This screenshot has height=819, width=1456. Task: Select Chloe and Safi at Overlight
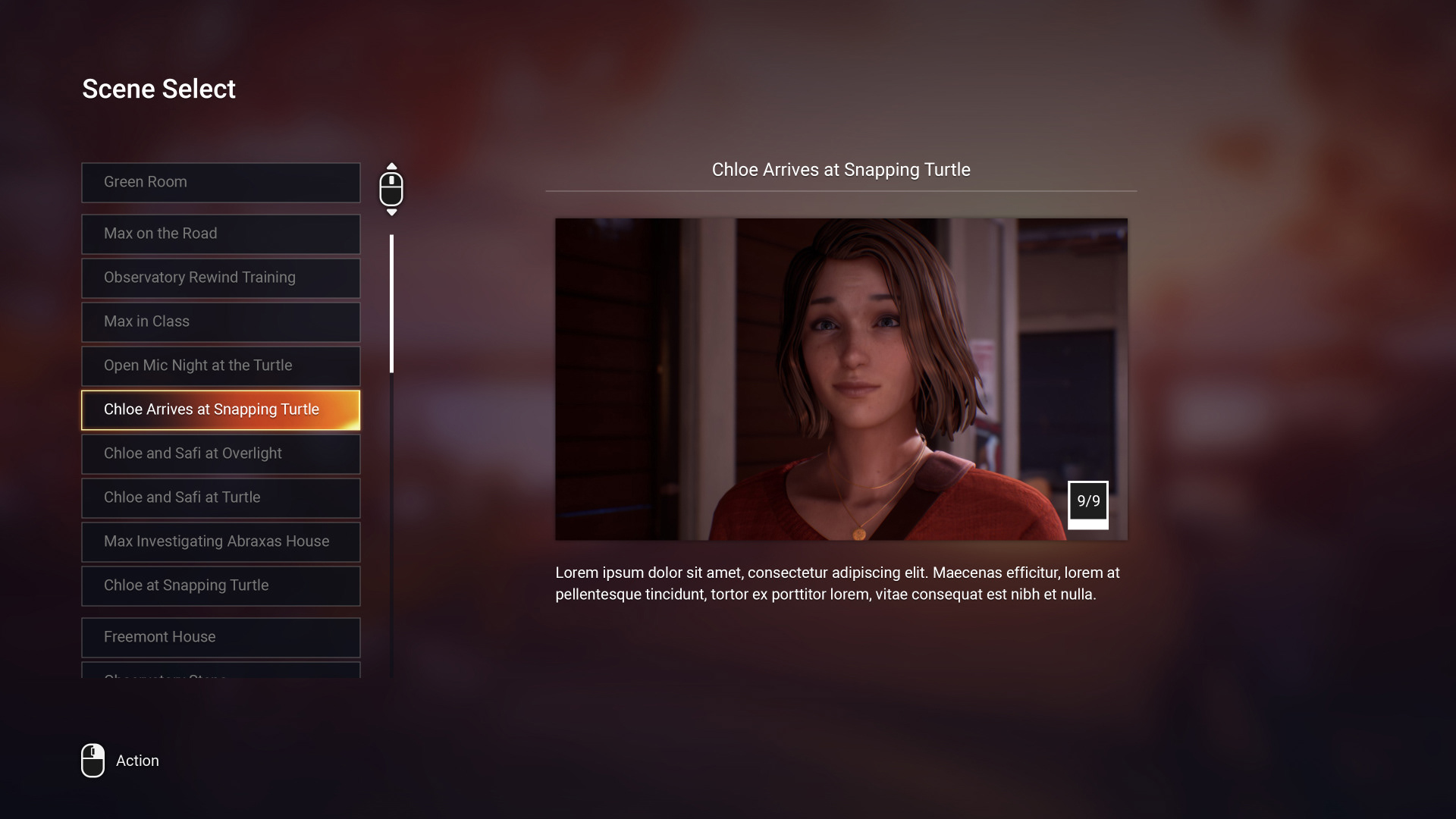coord(220,453)
